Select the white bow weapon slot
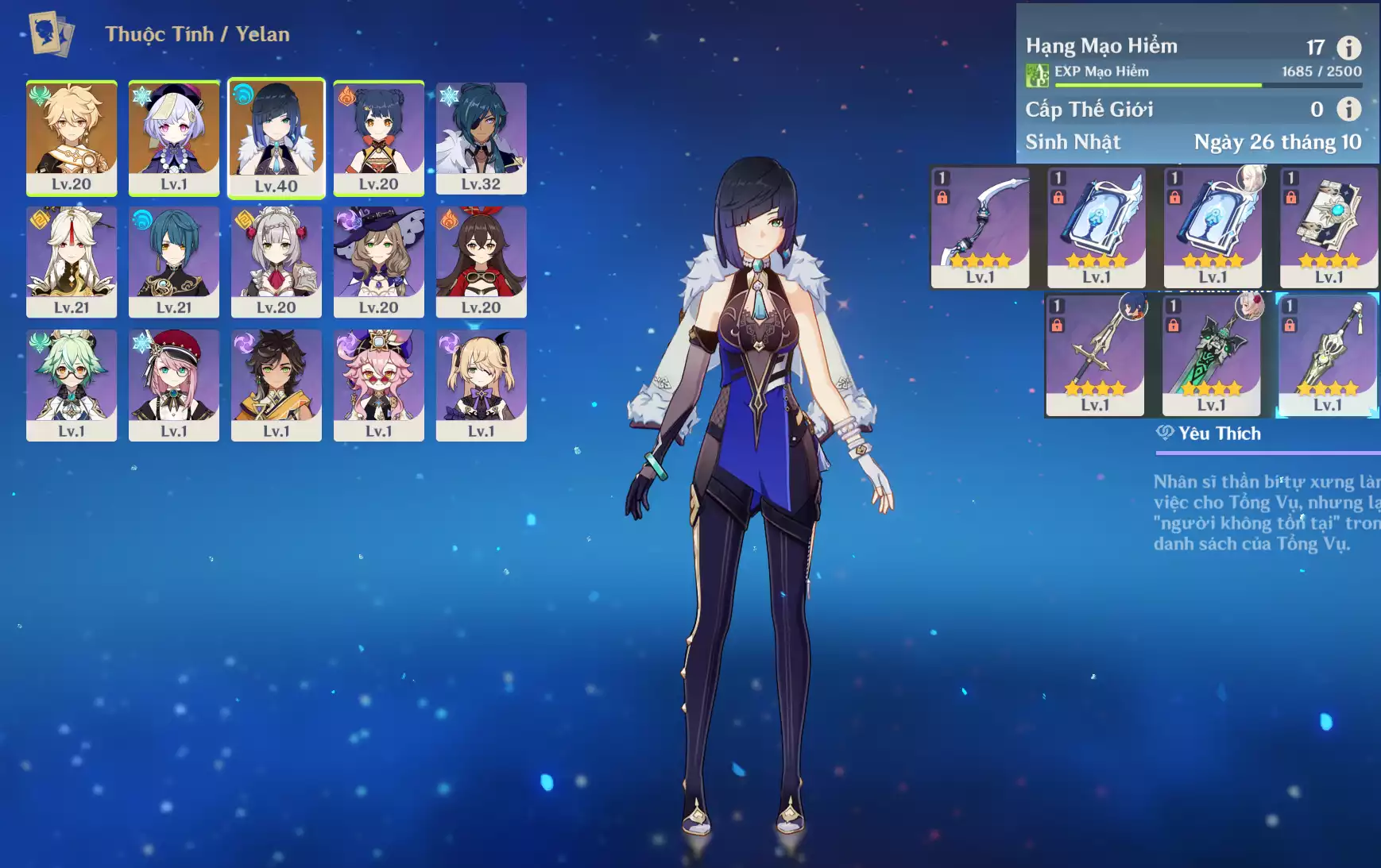 coord(980,227)
